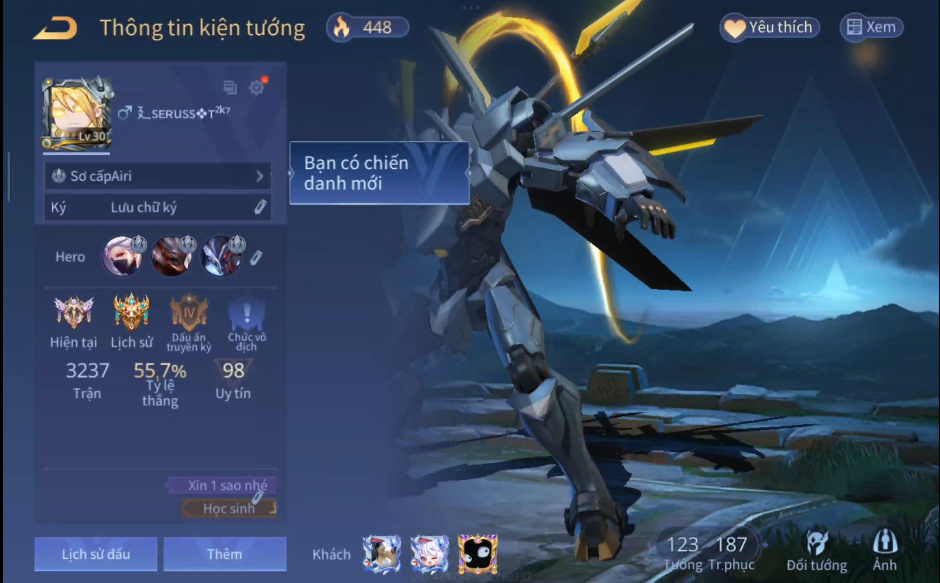Viewport: 940px width, 583px height.
Task: Open the 448 flame popularity counter
Action: [x=367, y=28]
